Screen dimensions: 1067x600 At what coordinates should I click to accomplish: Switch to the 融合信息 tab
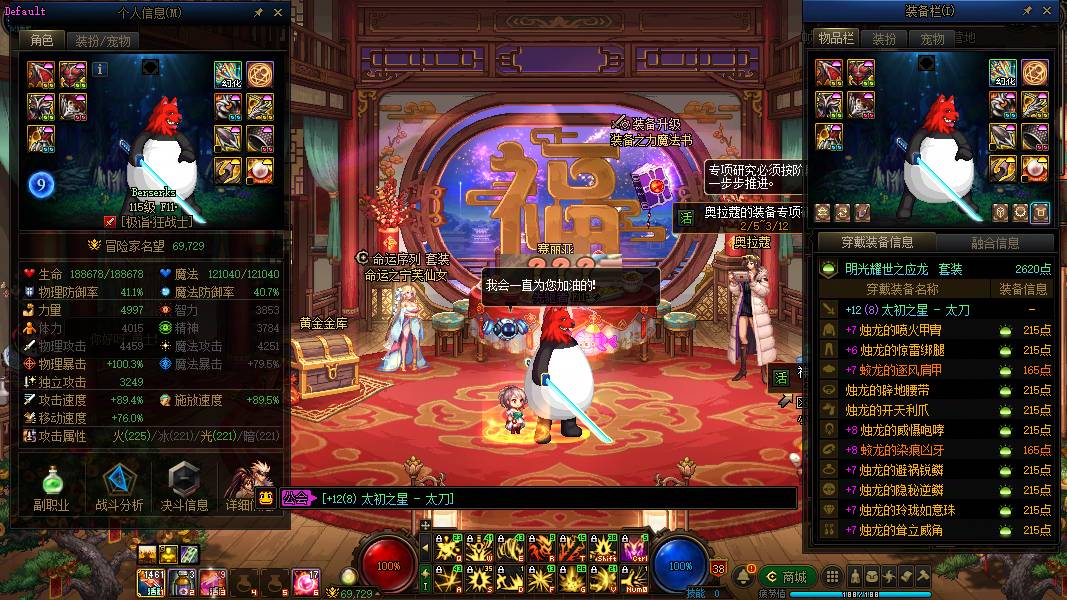[994, 243]
